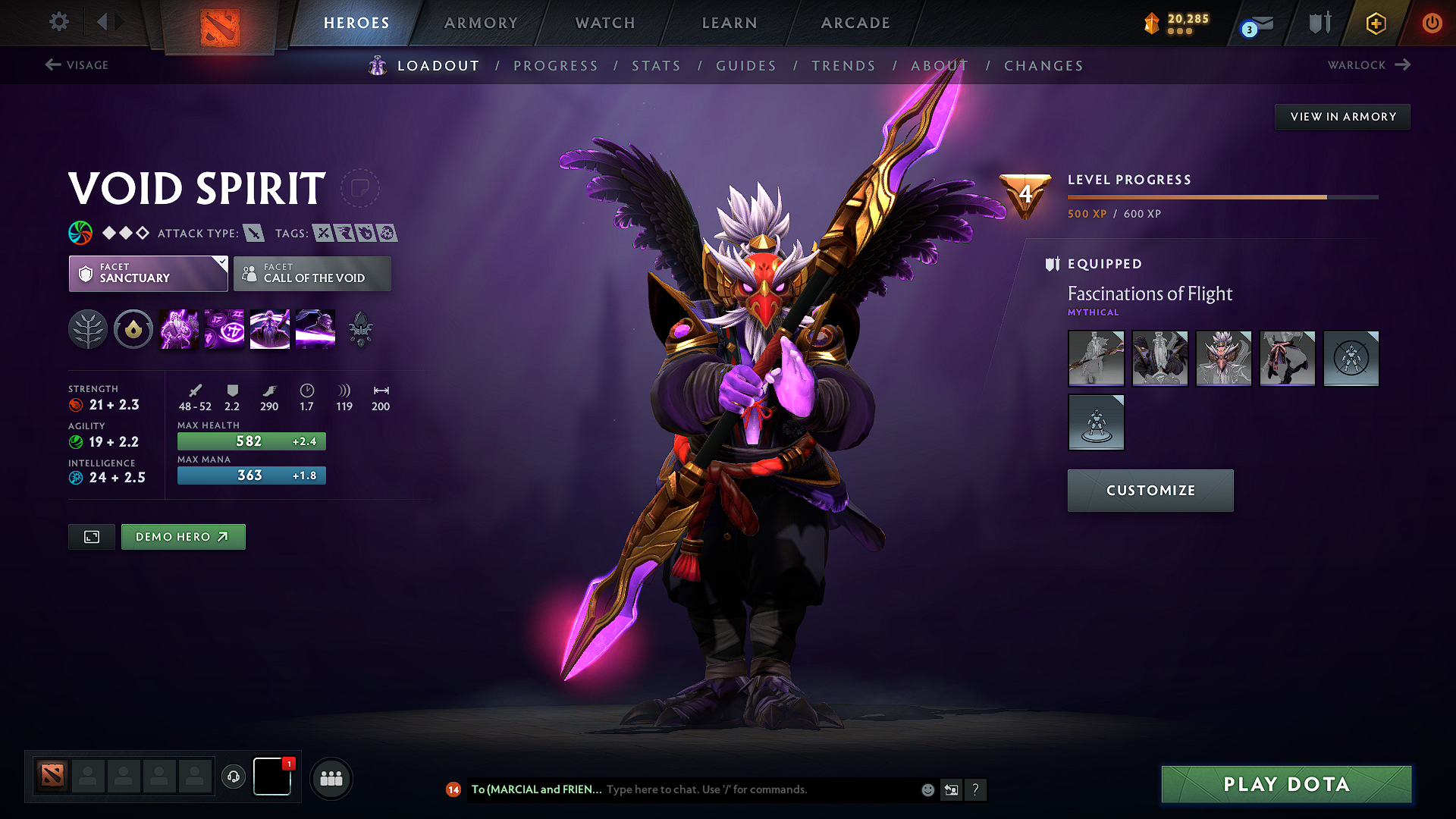Viewport: 1456px width, 819px height.
Task: Click the power button to exit the game
Action: [1432, 23]
